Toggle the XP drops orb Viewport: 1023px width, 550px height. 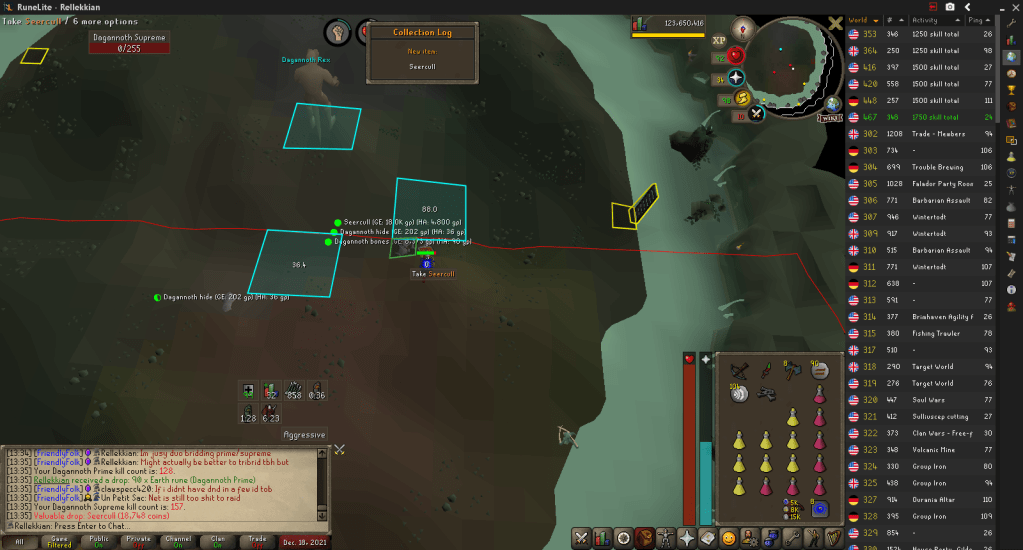719,41
